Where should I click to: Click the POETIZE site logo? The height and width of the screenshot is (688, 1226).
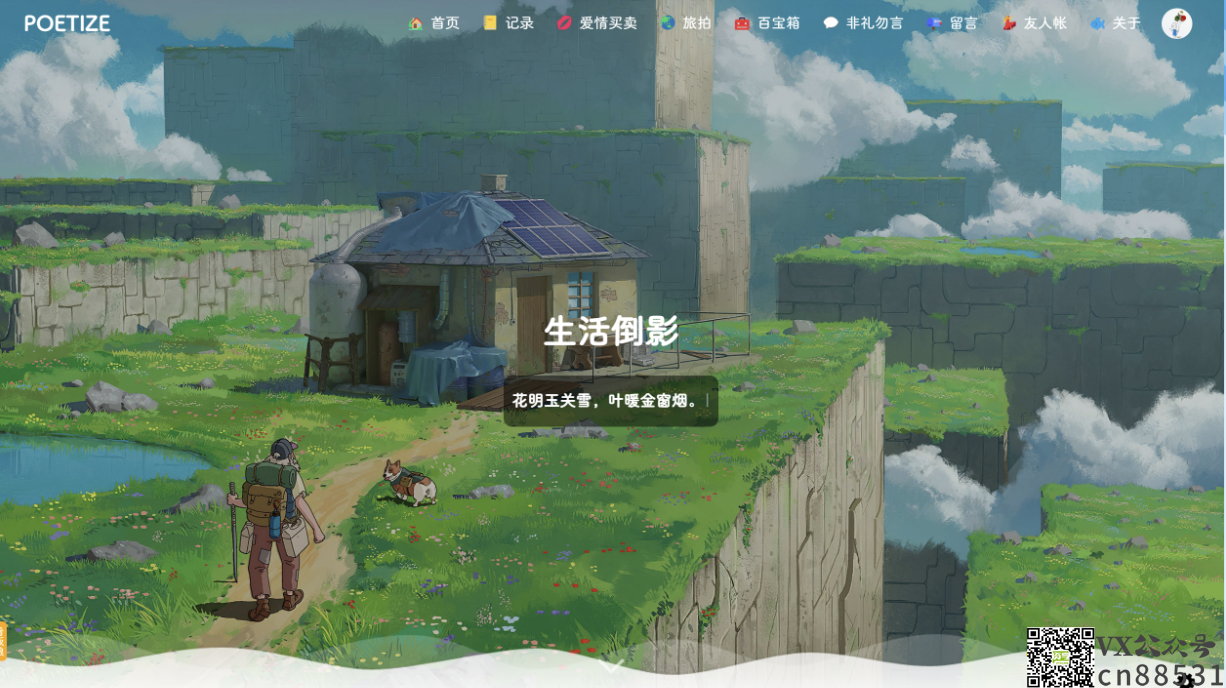(67, 23)
